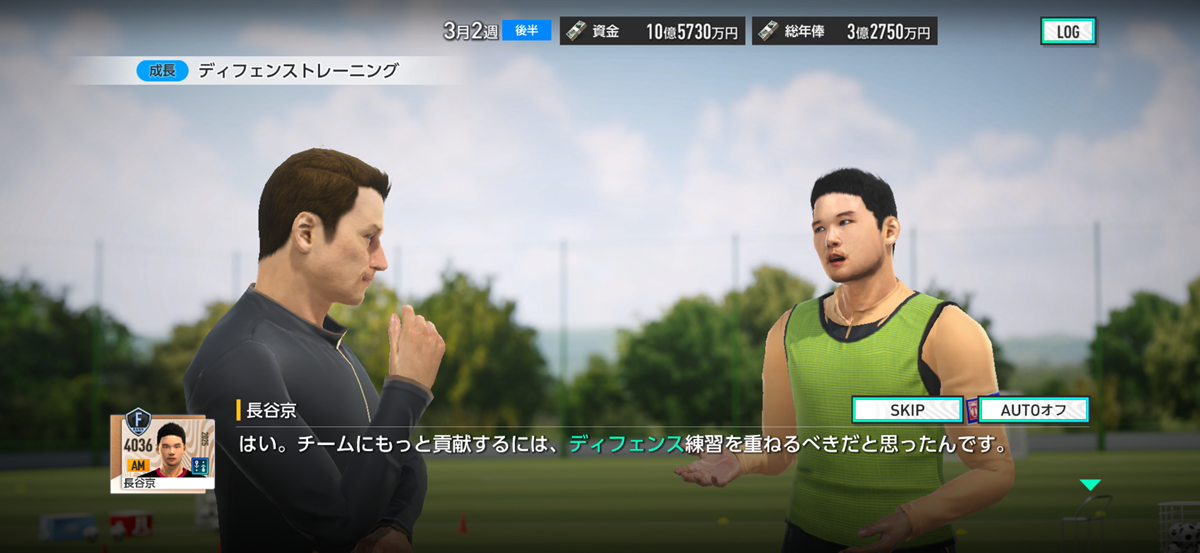This screenshot has width=1200, height=553.
Task: Toggle the AUTO オフ auto-advance button
Action: [x=1033, y=410]
